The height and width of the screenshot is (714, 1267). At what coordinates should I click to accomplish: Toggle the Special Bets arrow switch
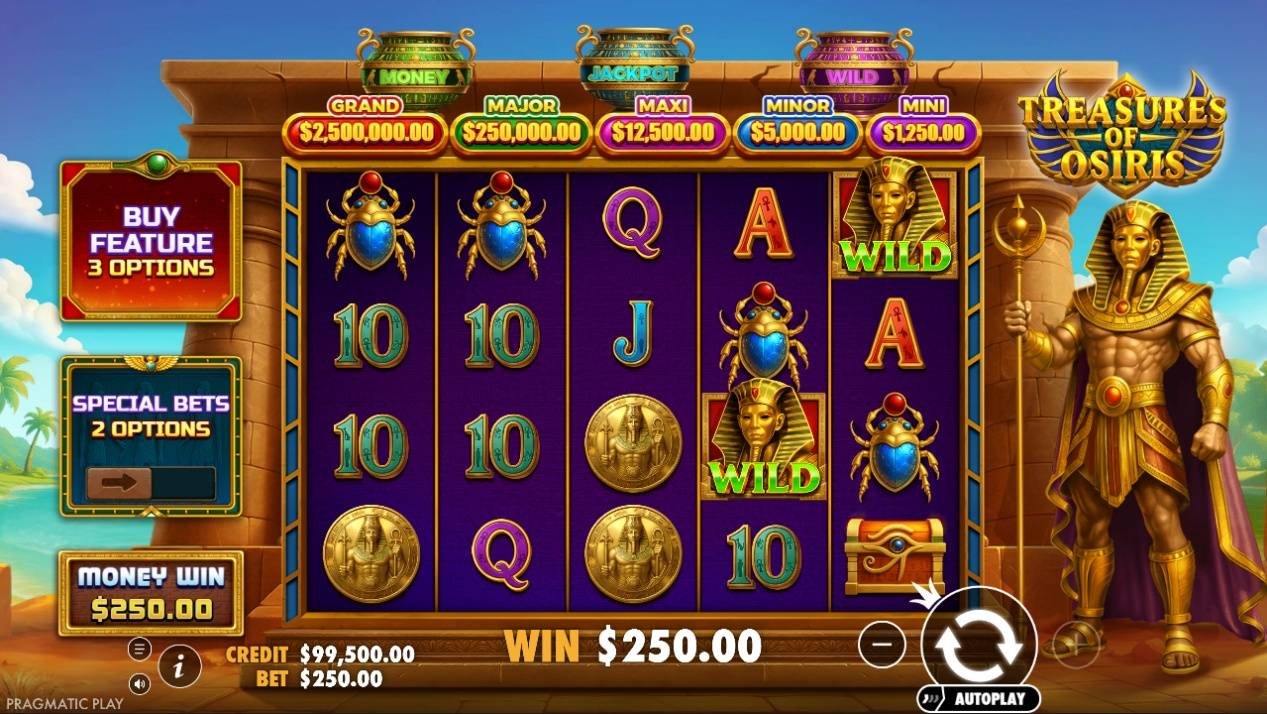tap(119, 483)
